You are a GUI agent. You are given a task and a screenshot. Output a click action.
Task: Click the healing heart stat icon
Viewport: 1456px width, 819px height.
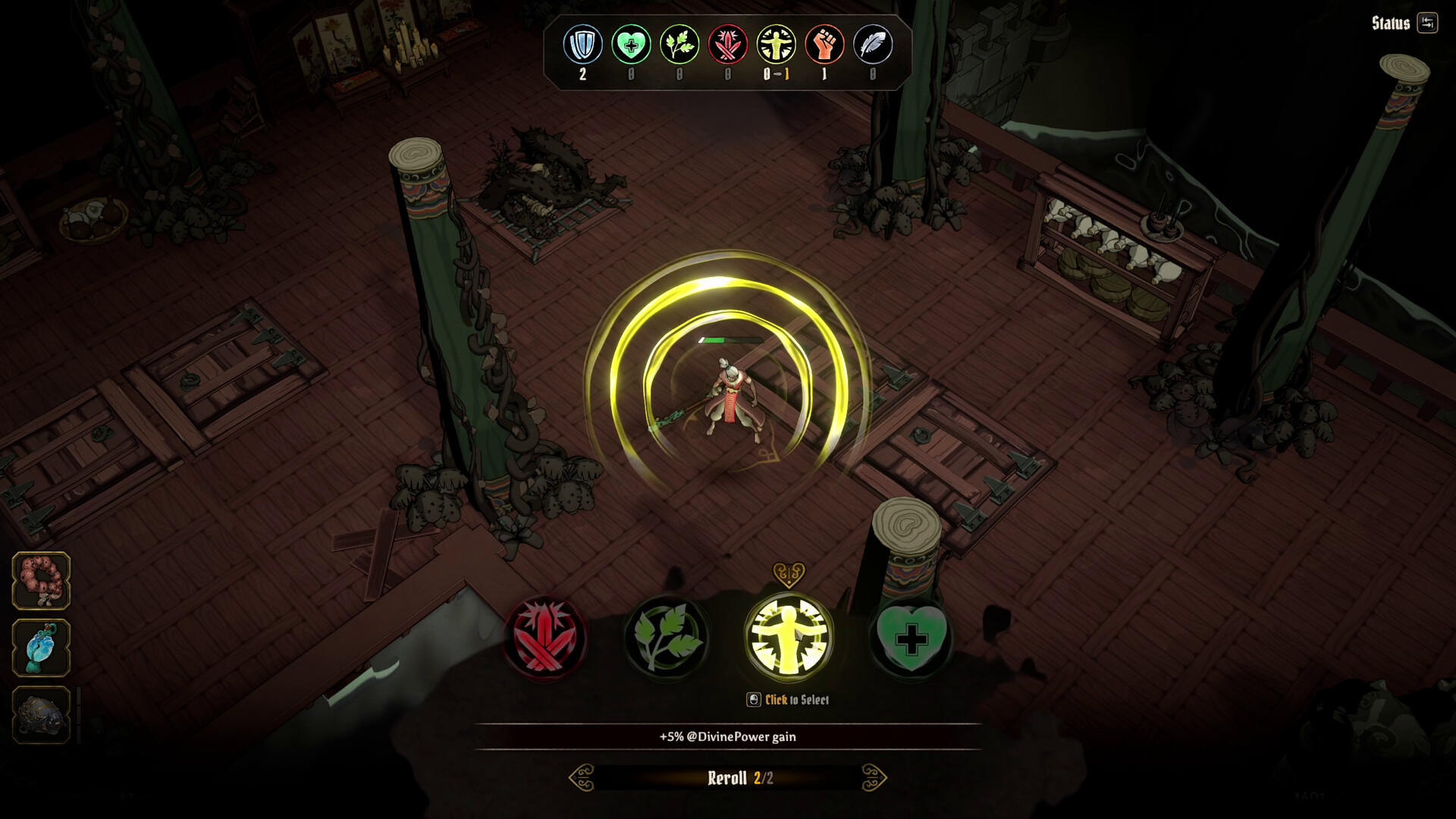tap(630, 45)
